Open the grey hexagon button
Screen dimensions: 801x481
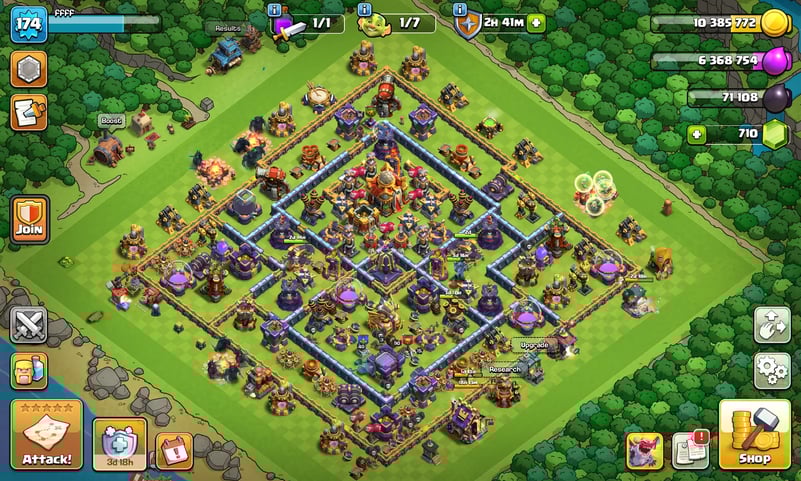click(29, 69)
